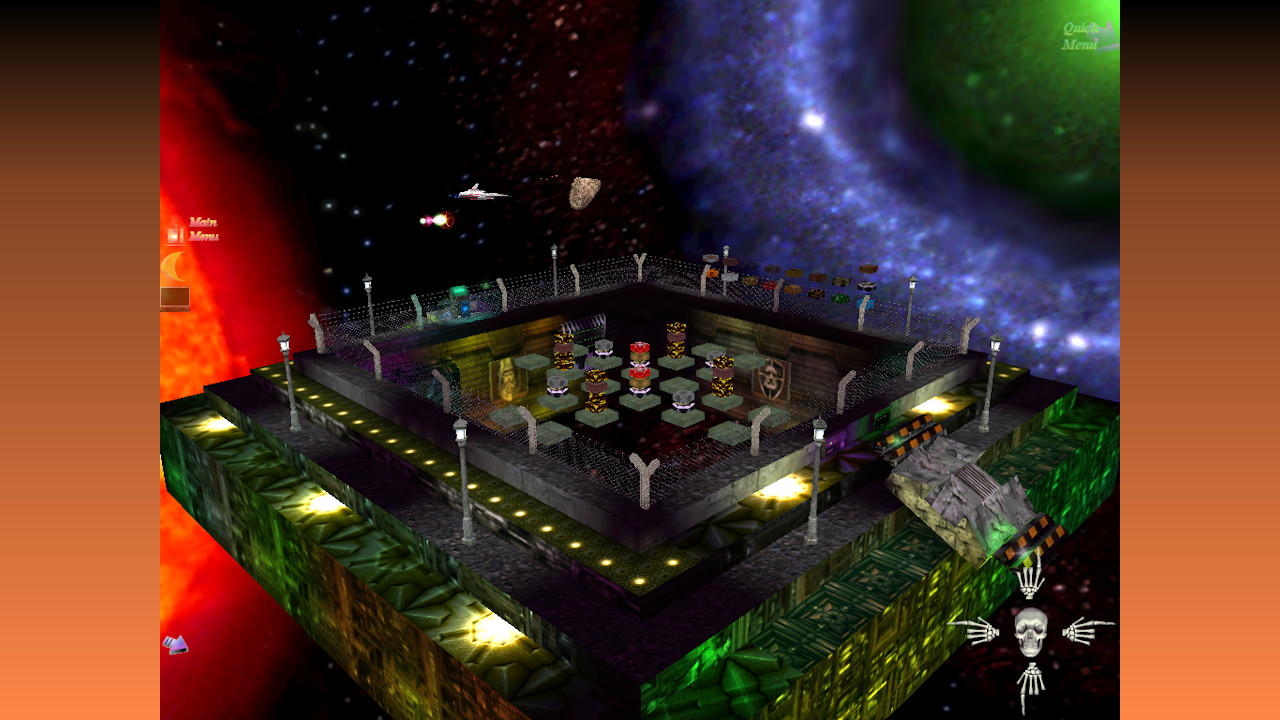Click the right-pointing skeleton hand
This screenshot has width=1280, height=720.
[x=1082, y=632]
